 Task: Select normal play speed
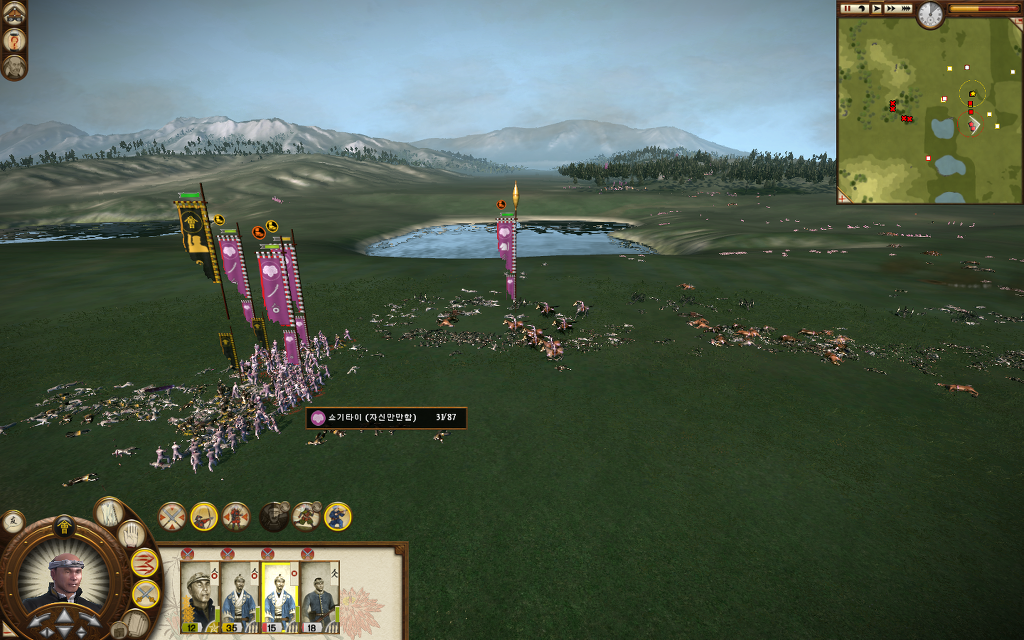tap(877, 8)
